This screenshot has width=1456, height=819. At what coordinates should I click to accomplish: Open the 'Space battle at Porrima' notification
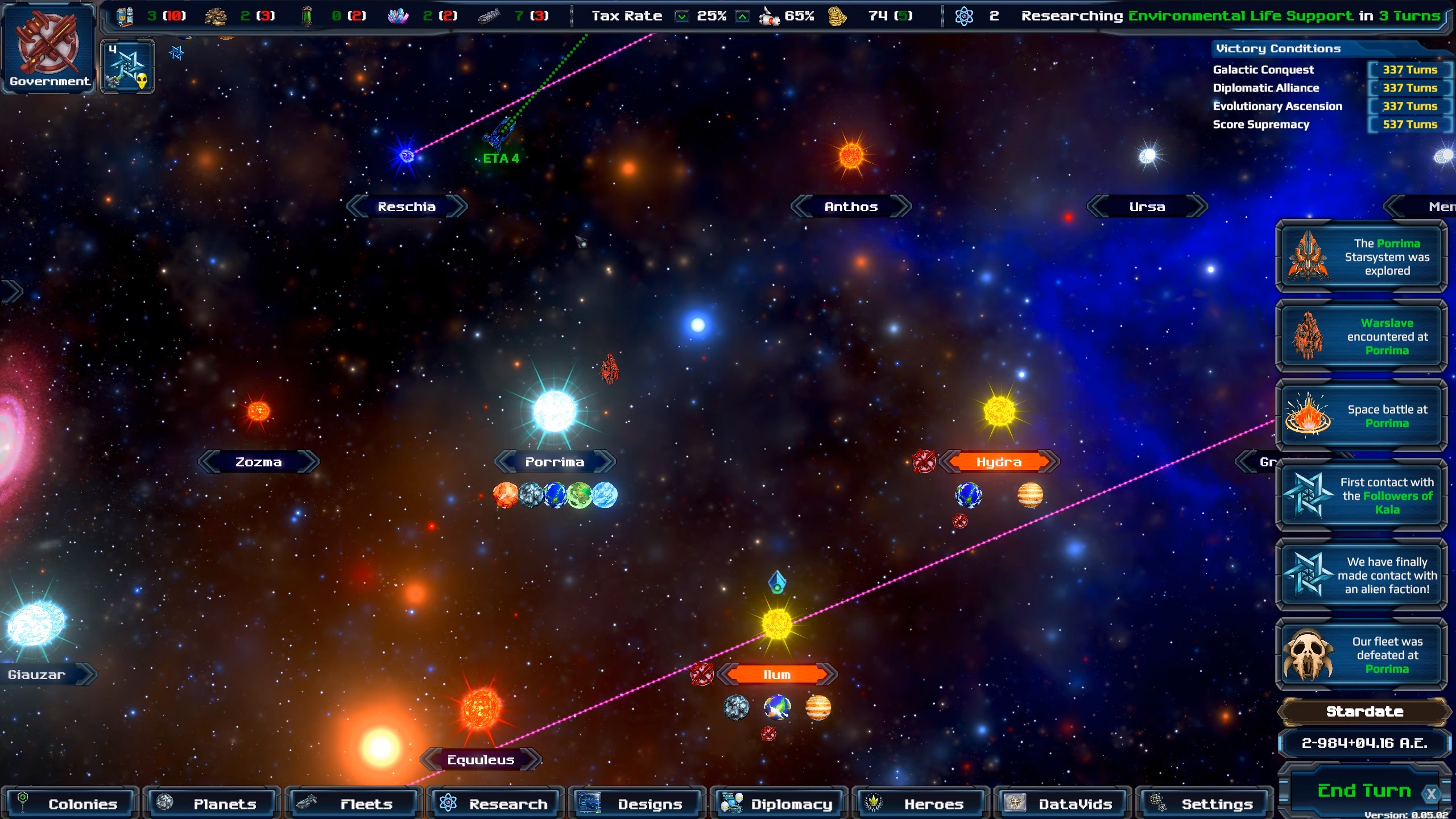(x=1361, y=416)
